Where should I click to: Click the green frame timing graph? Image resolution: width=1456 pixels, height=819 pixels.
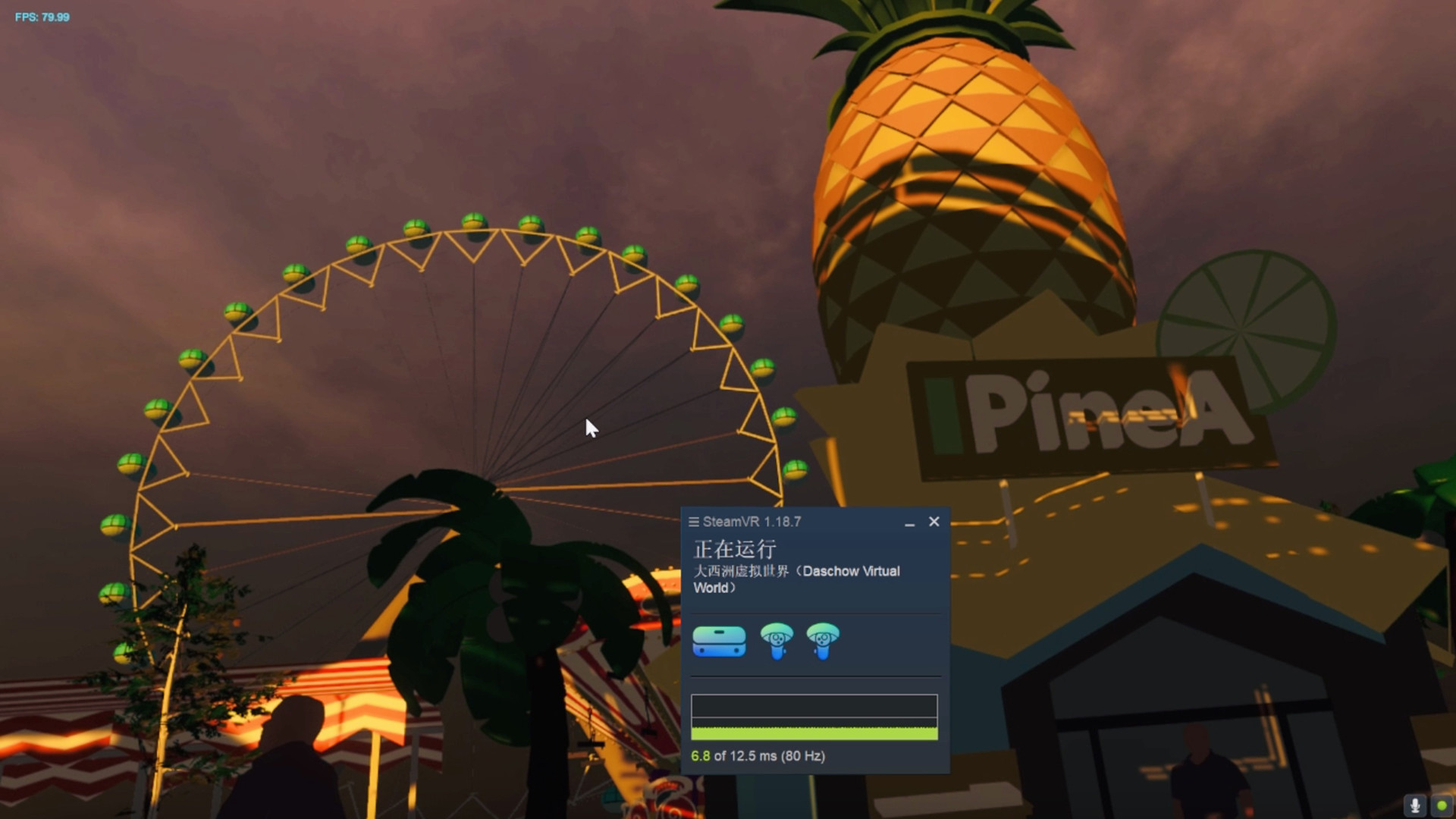point(814,732)
